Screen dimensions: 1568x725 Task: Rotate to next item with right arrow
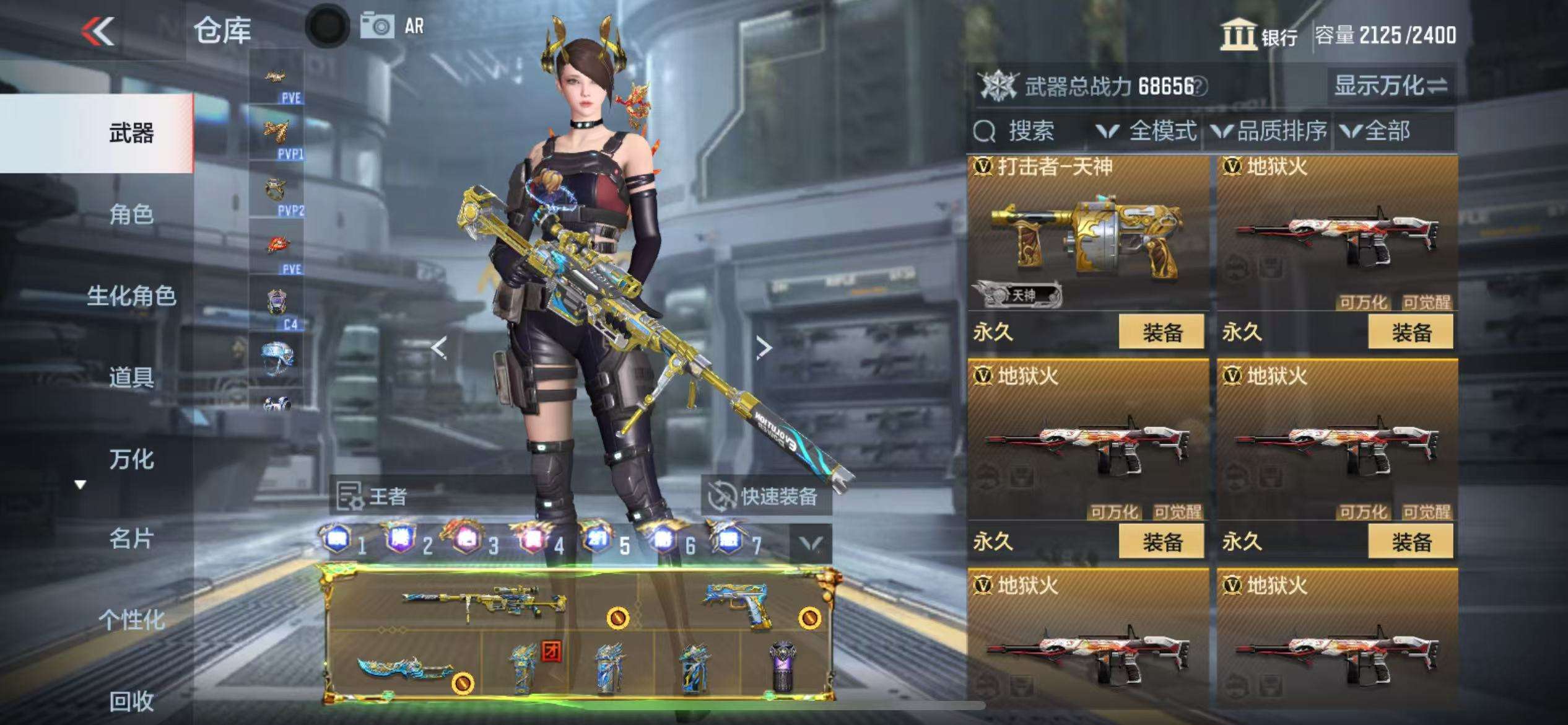pos(764,348)
